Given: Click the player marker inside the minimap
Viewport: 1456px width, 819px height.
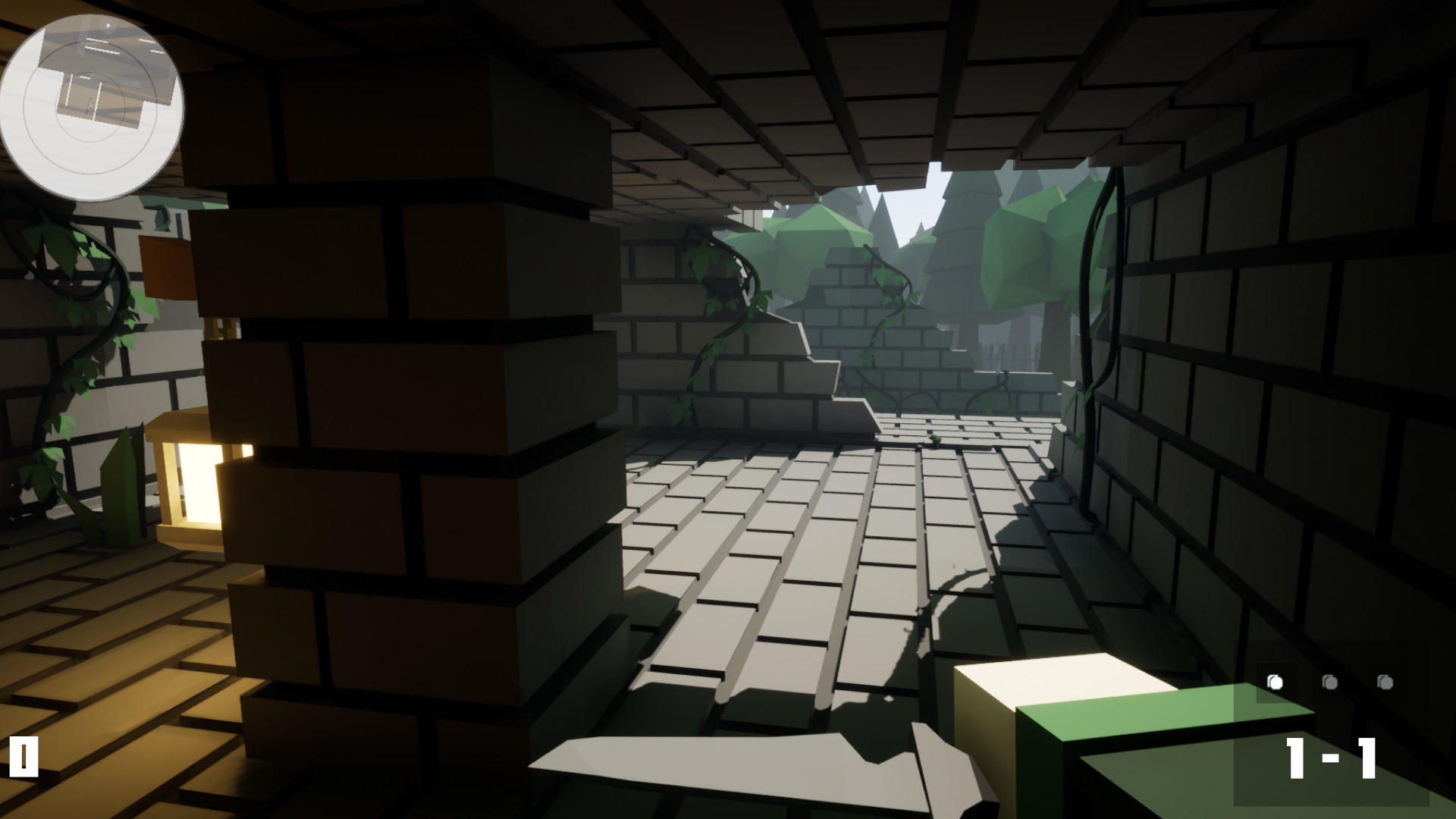Looking at the screenshot, I should click(91, 105).
